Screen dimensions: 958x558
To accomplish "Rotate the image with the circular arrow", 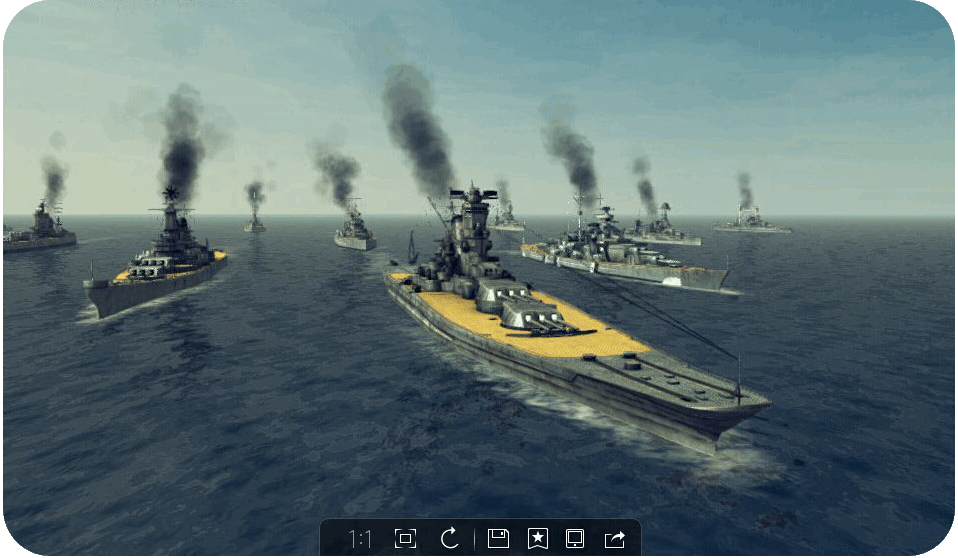I will (450, 539).
